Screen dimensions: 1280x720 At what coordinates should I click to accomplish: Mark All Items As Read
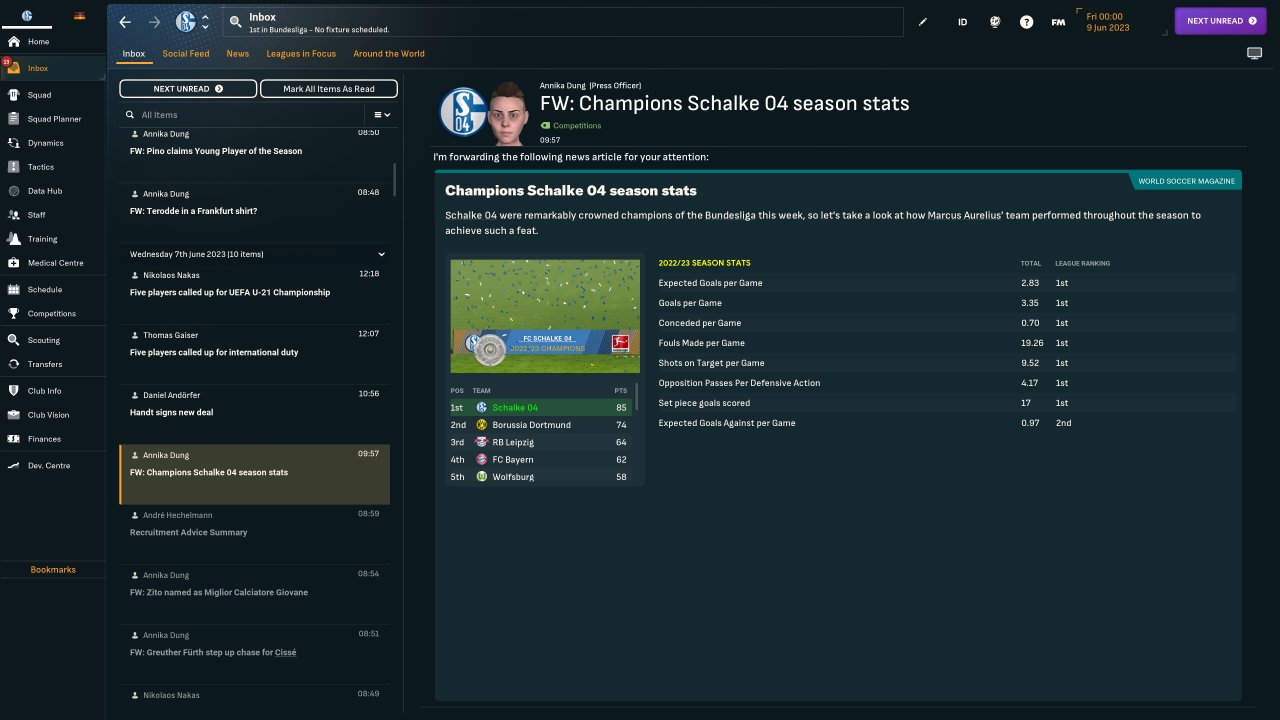point(328,89)
